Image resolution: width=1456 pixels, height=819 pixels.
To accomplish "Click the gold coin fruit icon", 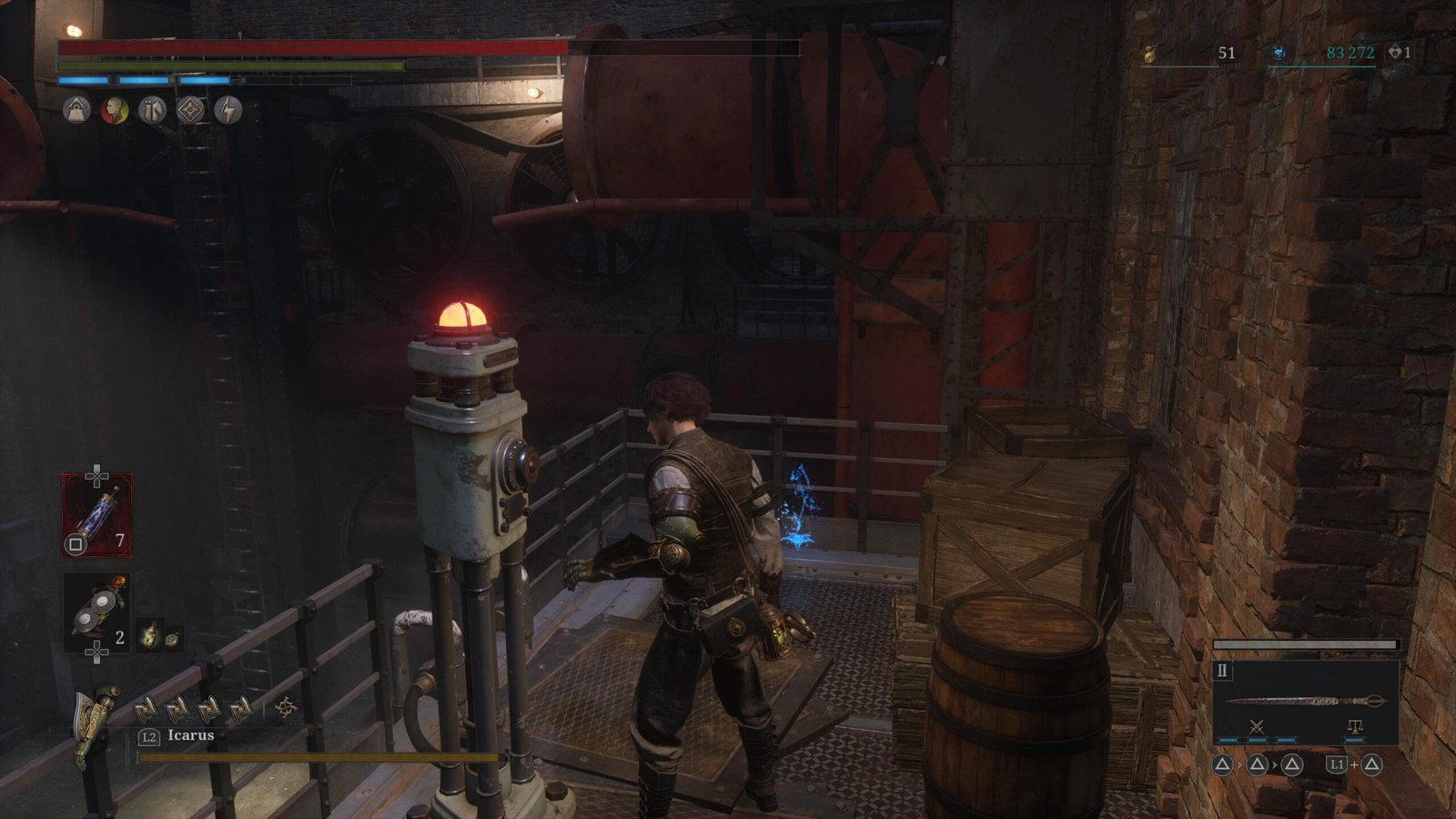I will 1150,55.
